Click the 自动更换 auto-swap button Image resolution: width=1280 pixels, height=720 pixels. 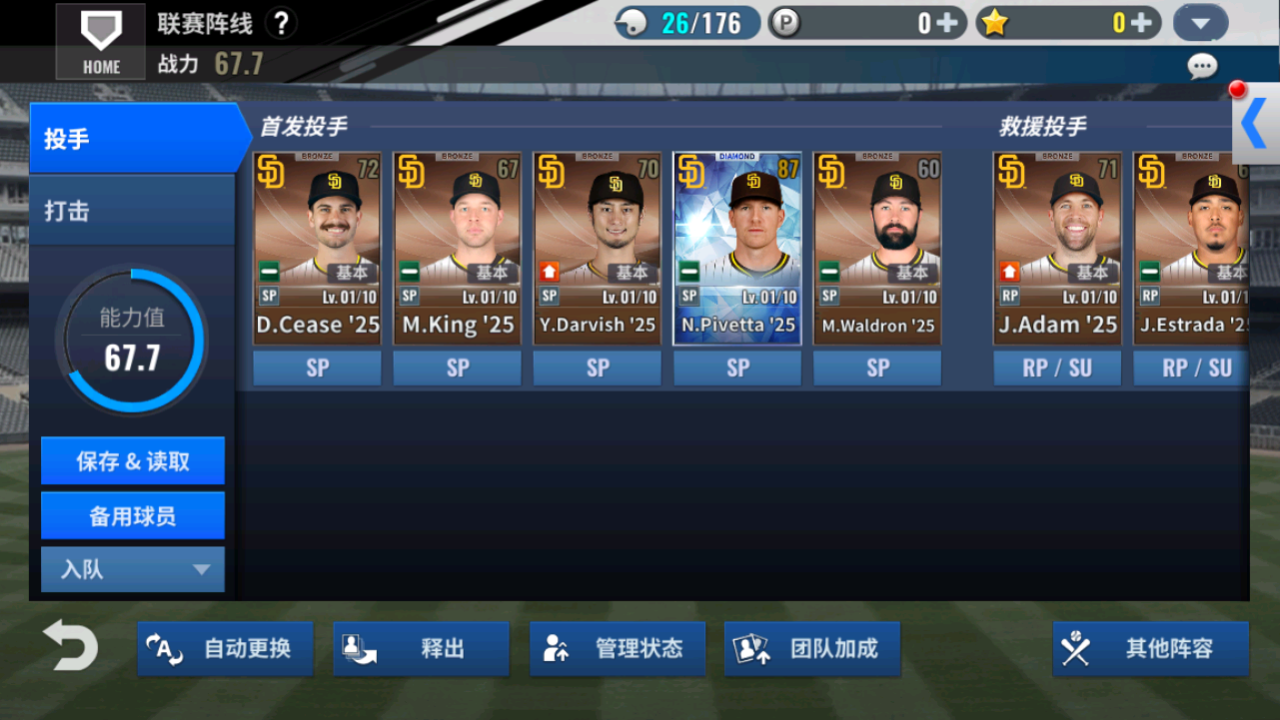click(x=226, y=649)
